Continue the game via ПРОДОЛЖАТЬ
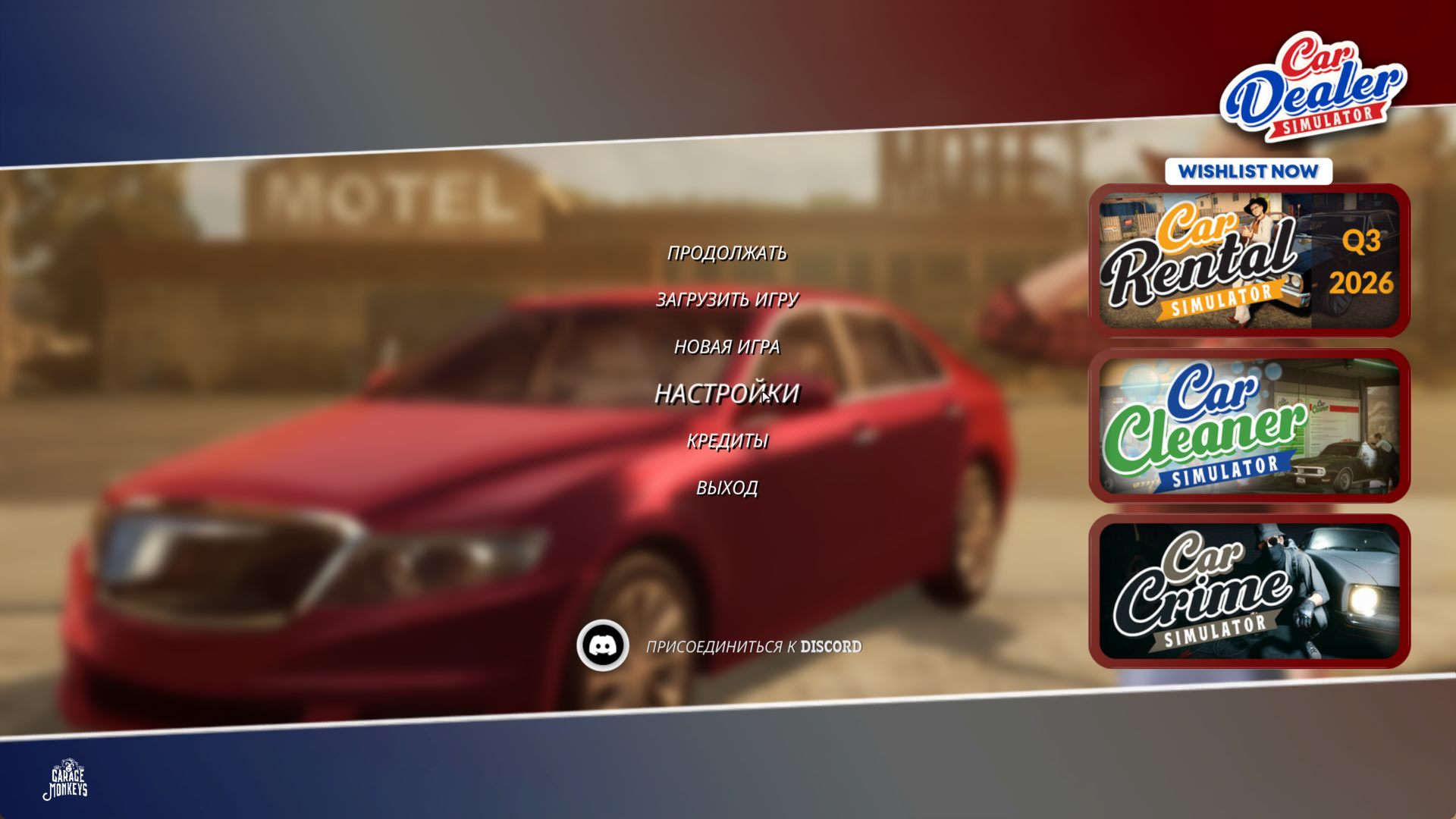 click(x=726, y=253)
